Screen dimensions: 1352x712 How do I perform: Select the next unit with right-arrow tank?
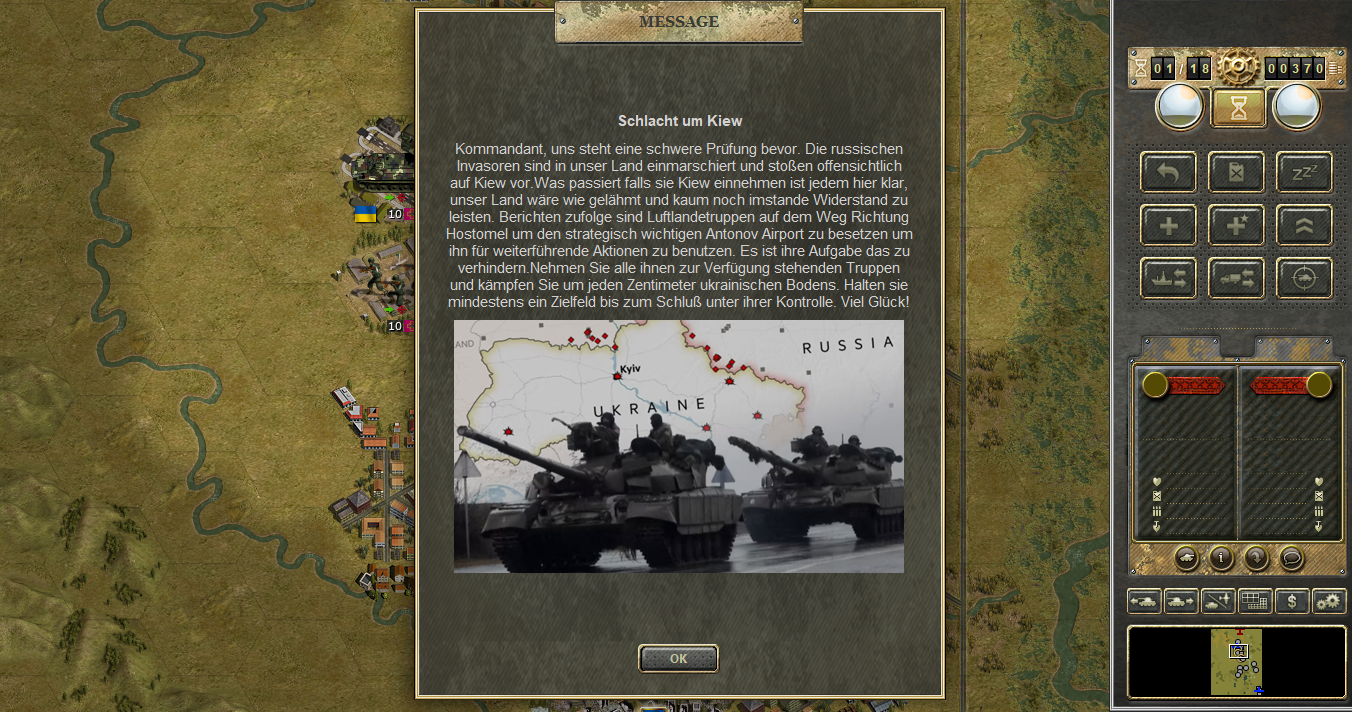pos(1181,601)
